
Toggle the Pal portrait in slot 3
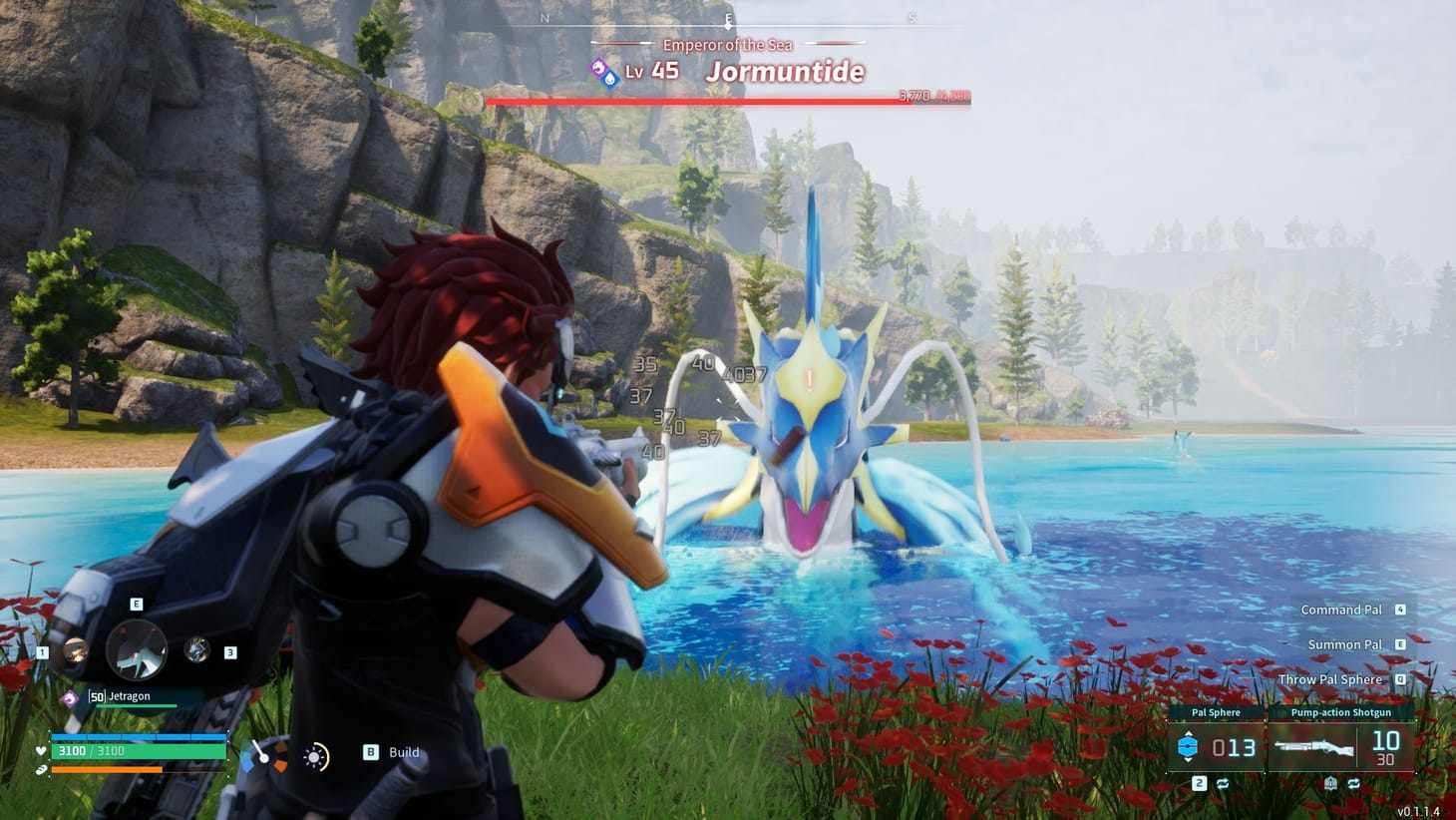196,650
